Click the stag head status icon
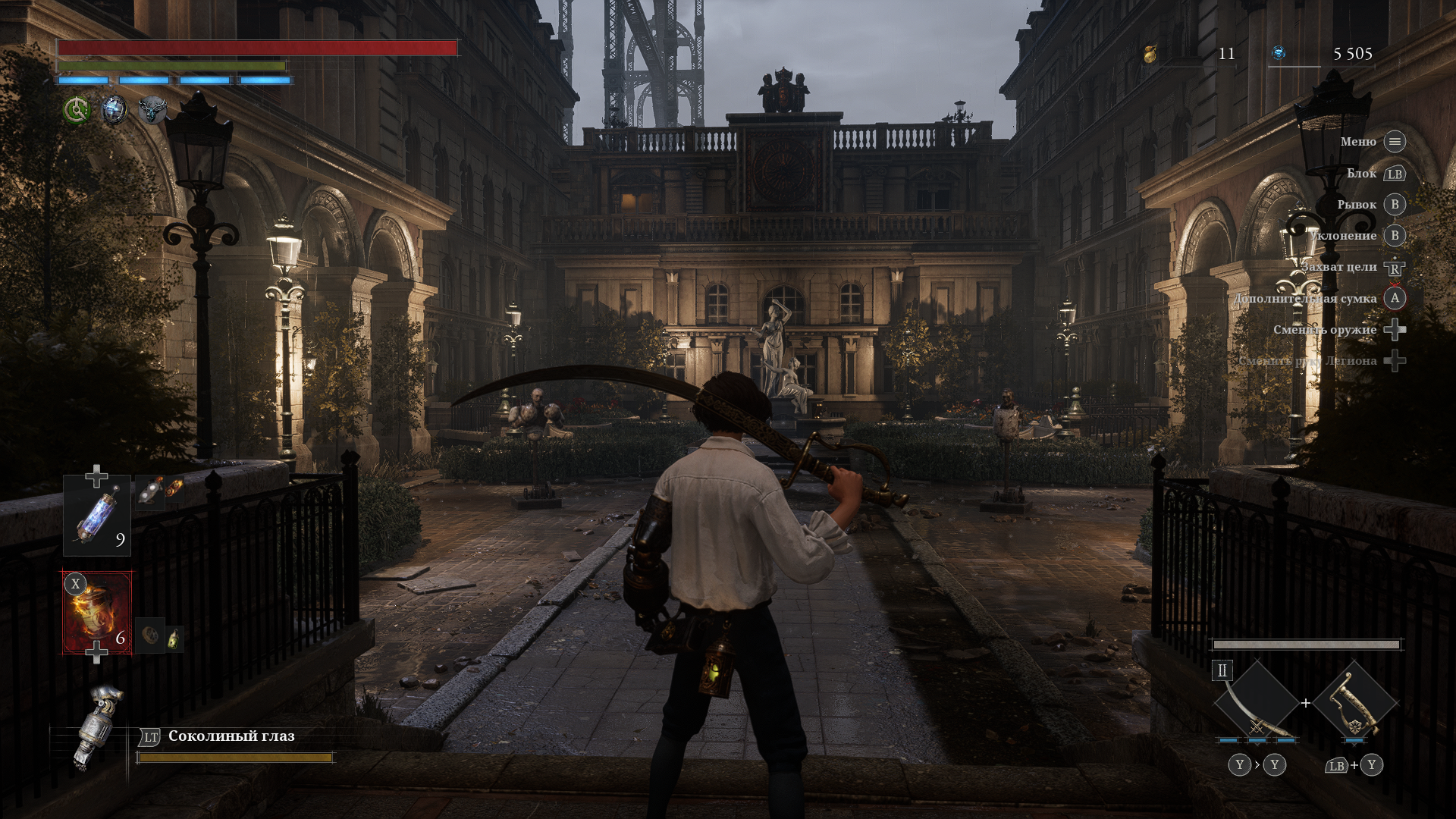1456x819 pixels. coord(152,111)
